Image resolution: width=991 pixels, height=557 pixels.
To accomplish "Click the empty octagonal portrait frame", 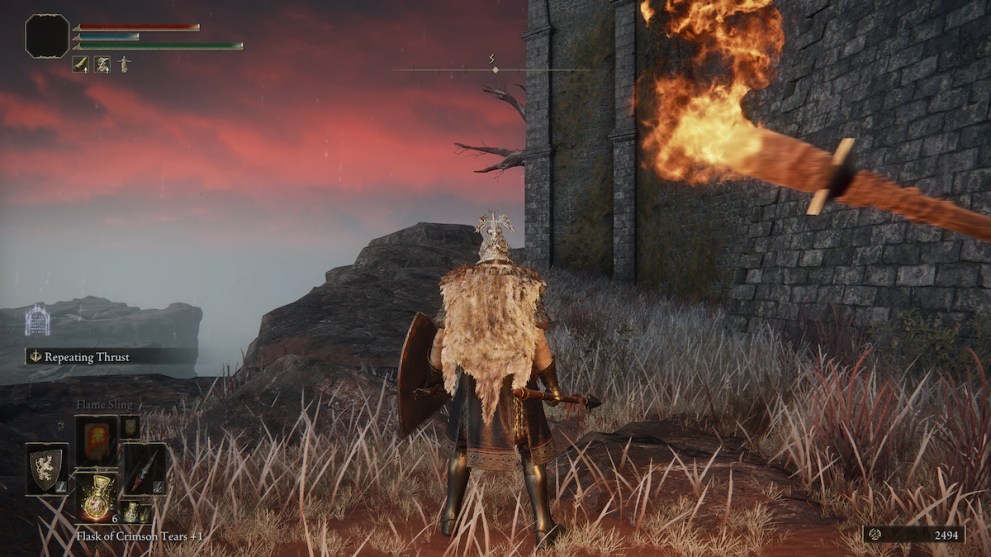I will [x=47, y=36].
